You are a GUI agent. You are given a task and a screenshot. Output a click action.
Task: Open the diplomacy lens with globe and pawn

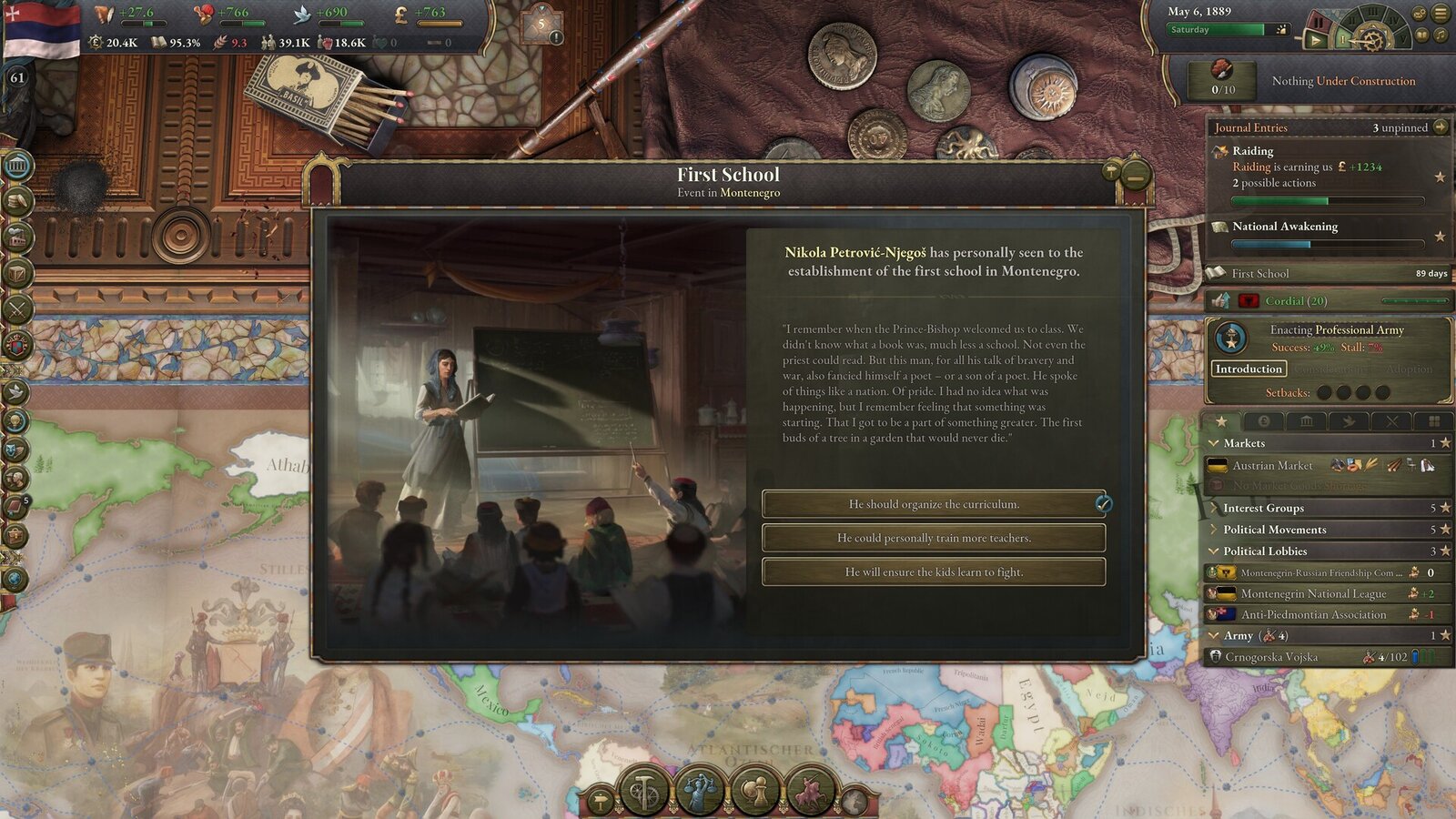[753, 790]
